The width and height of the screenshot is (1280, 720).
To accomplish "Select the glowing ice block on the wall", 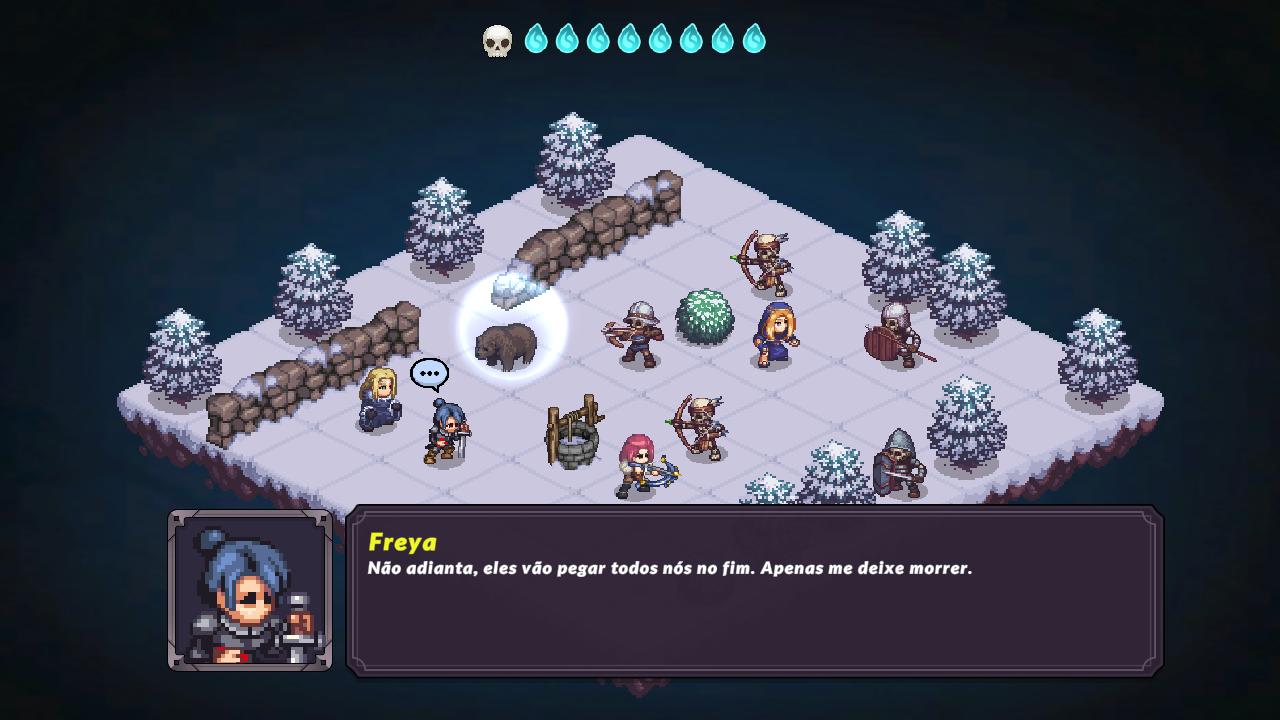I will [x=511, y=288].
